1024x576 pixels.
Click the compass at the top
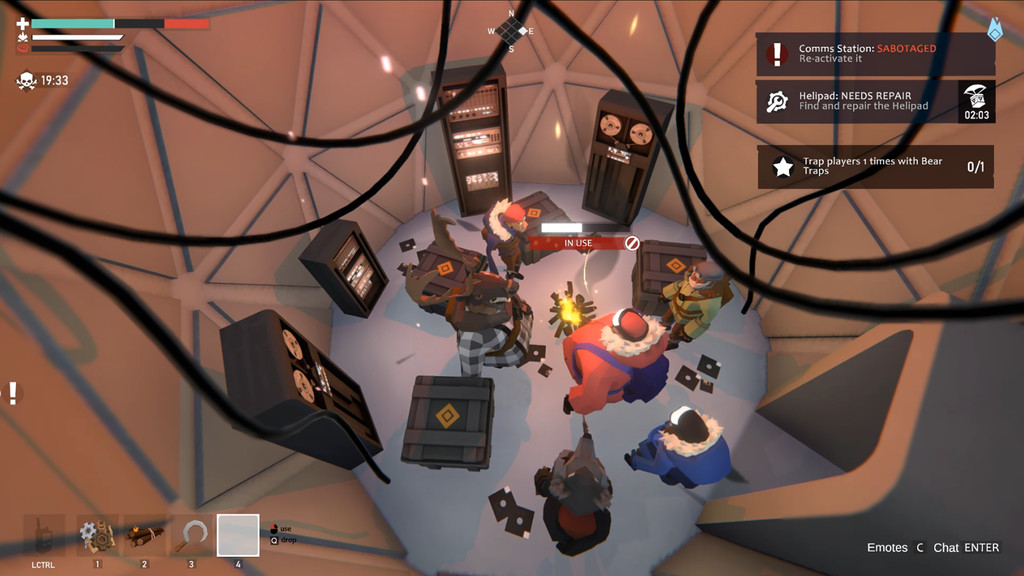(511, 30)
